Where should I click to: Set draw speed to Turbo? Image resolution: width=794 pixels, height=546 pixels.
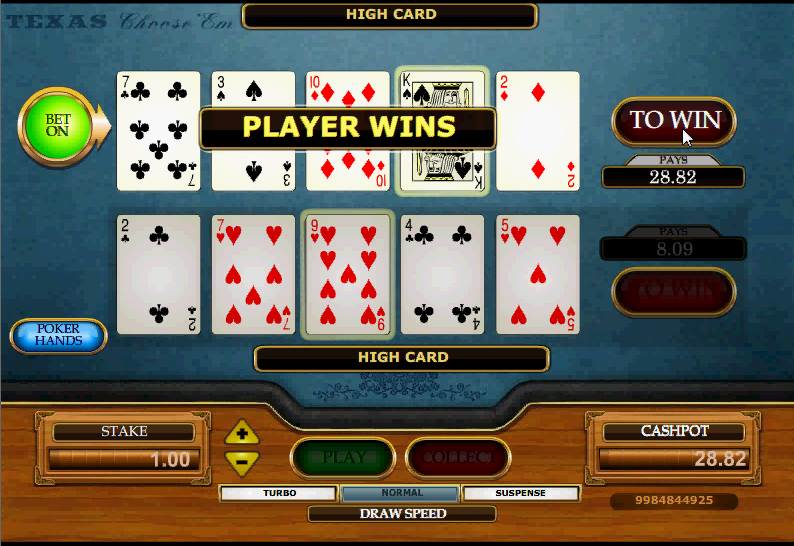tap(279, 493)
